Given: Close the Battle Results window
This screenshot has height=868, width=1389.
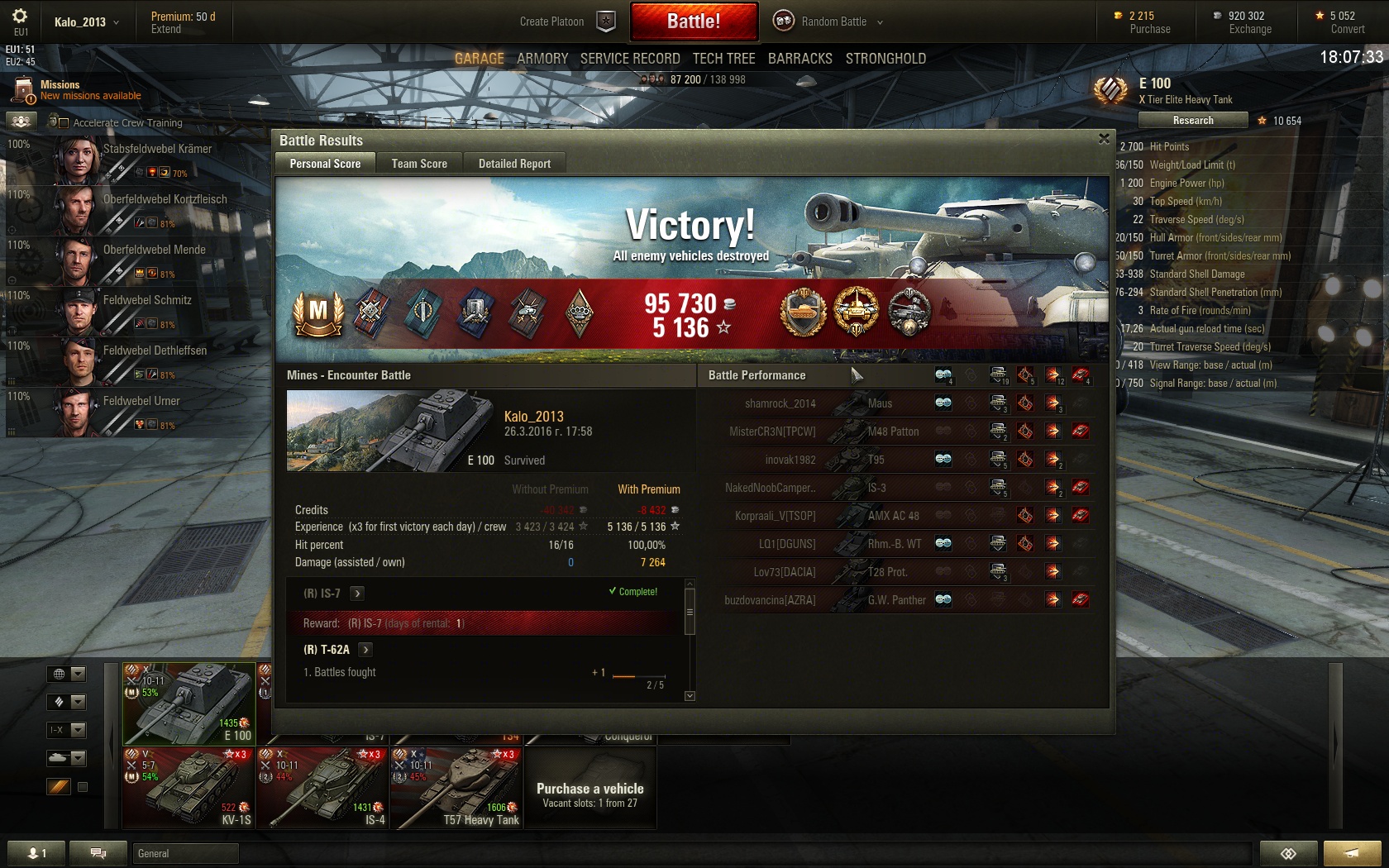Looking at the screenshot, I should [1104, 139].
